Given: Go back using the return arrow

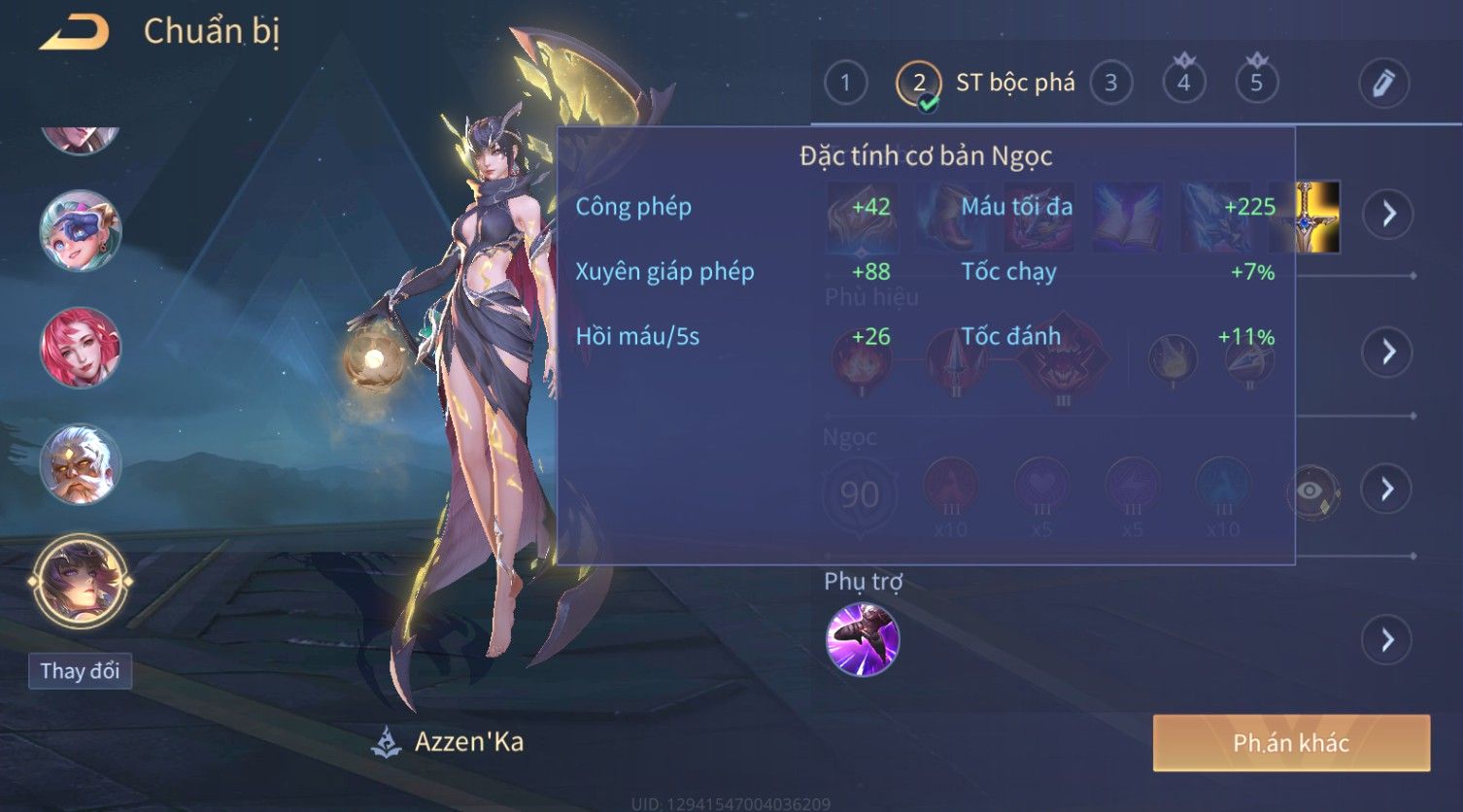Looking at the screenshot, I should click(74, 33).
